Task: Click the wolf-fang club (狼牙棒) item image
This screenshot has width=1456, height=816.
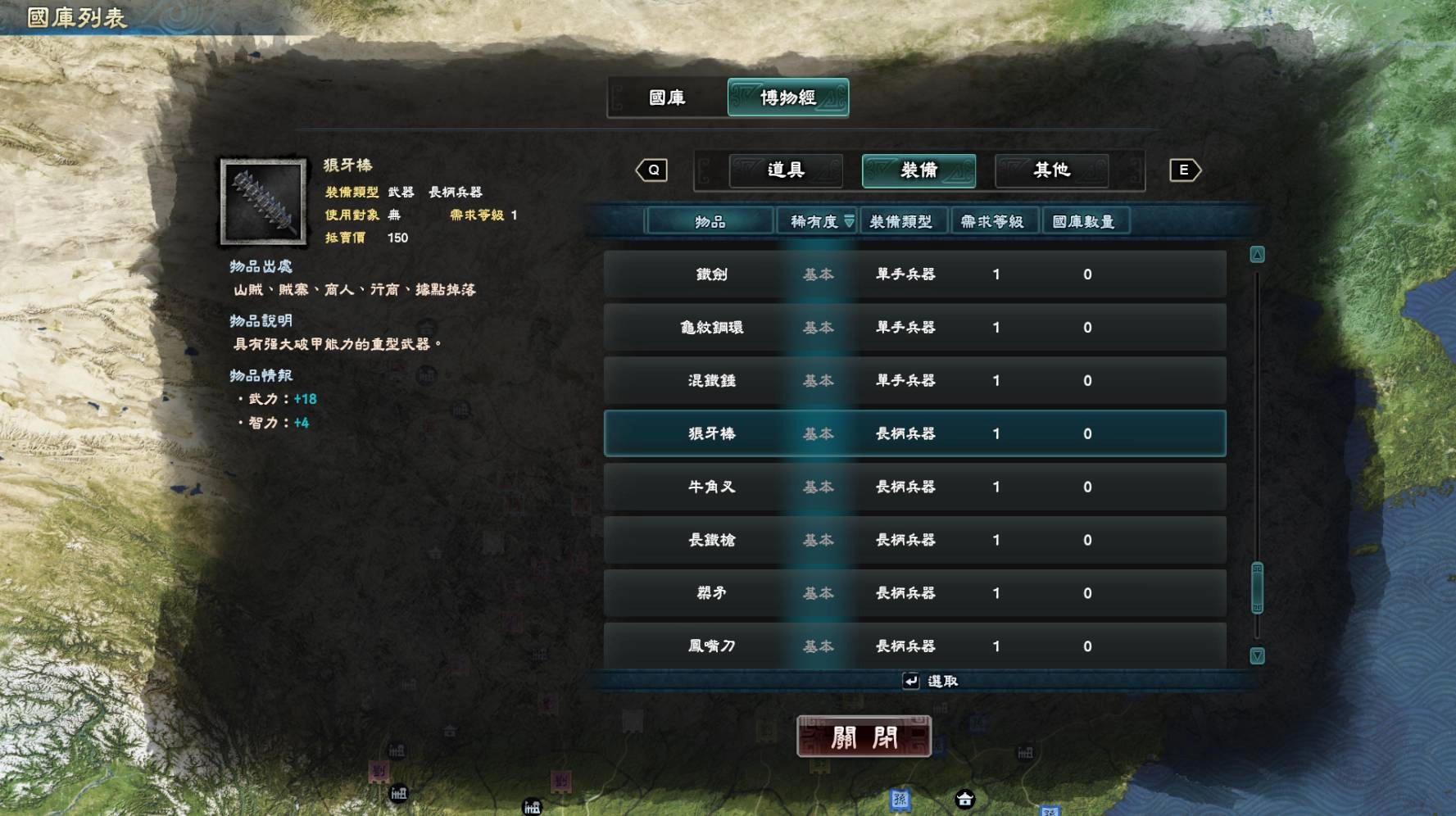Action: point(261,202)
